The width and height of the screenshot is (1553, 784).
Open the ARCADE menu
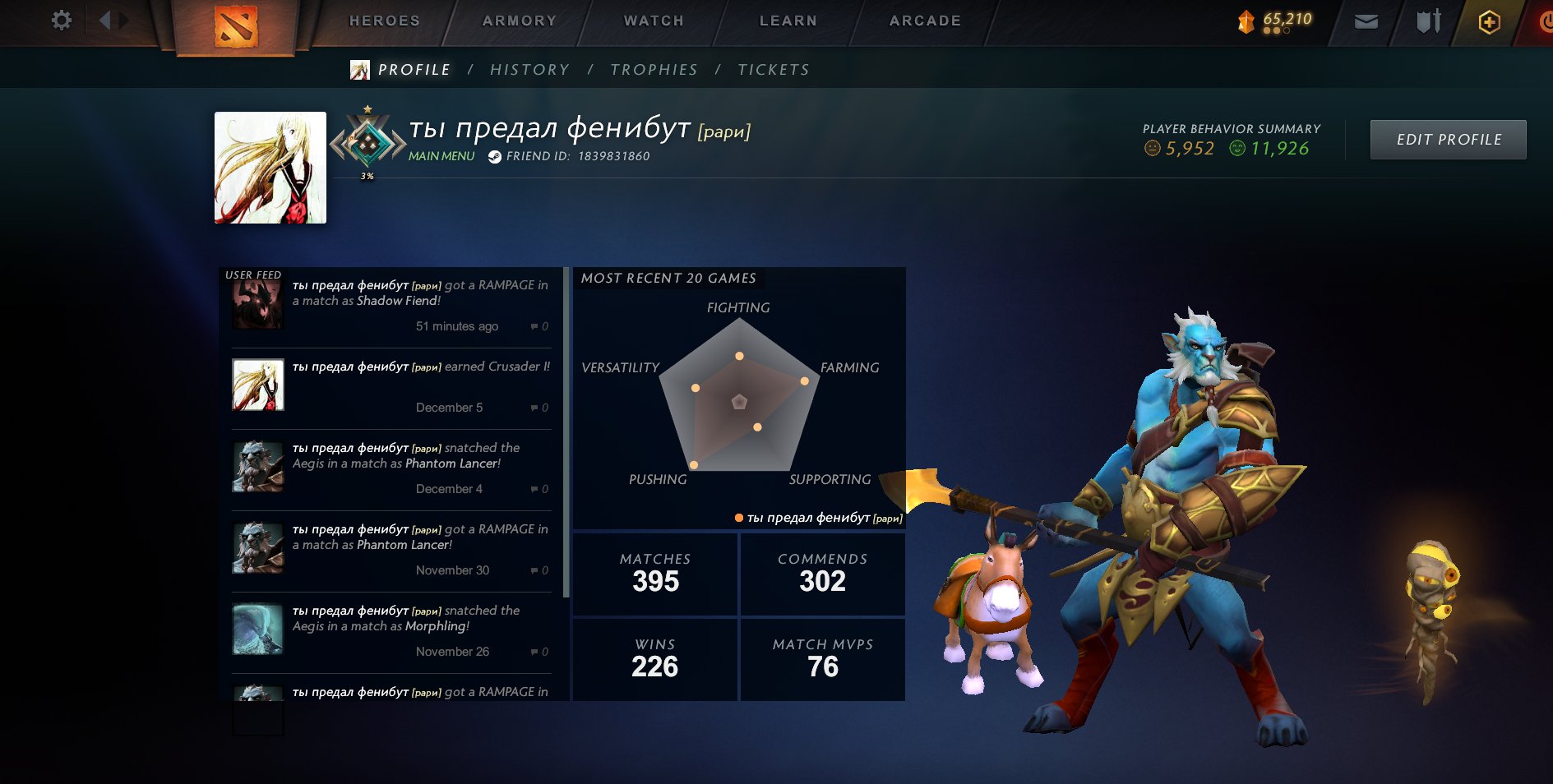pos(924,20)
